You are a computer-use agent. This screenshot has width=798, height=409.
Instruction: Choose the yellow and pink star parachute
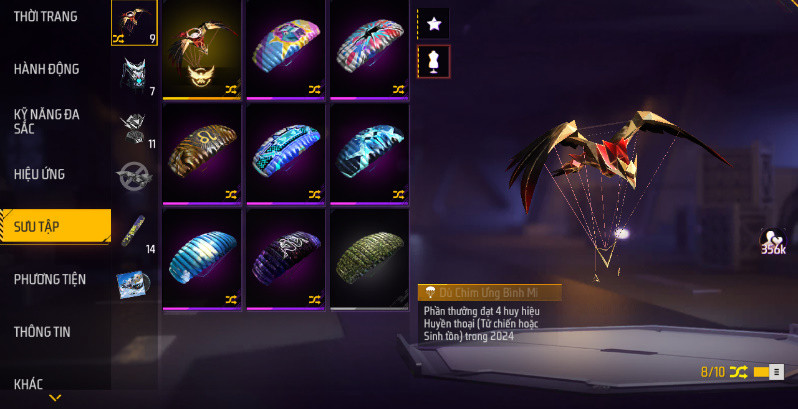click(285, 48)
